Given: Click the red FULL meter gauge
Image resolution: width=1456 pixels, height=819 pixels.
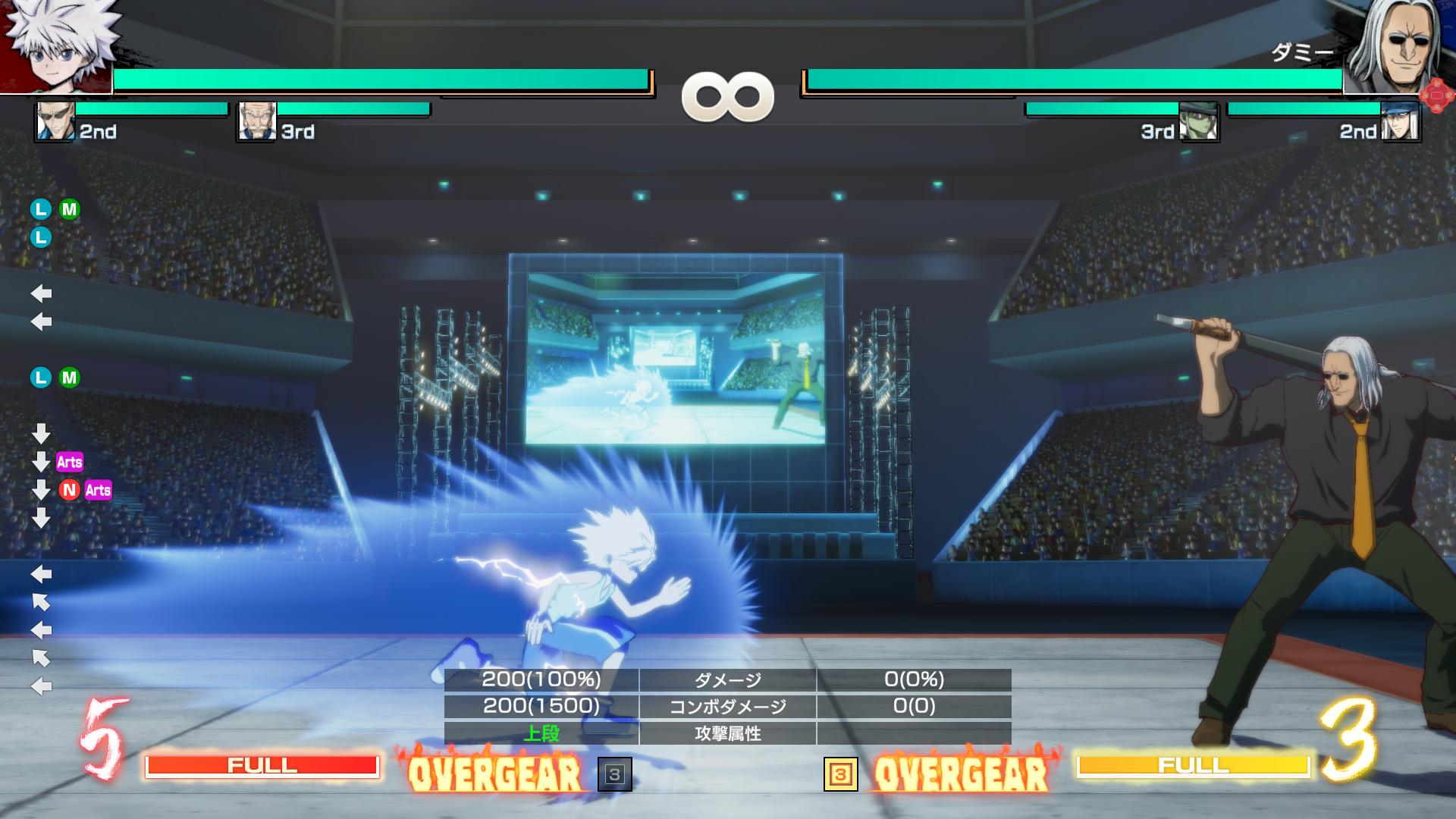Looking at the screenshot, I should click(264, 766).
